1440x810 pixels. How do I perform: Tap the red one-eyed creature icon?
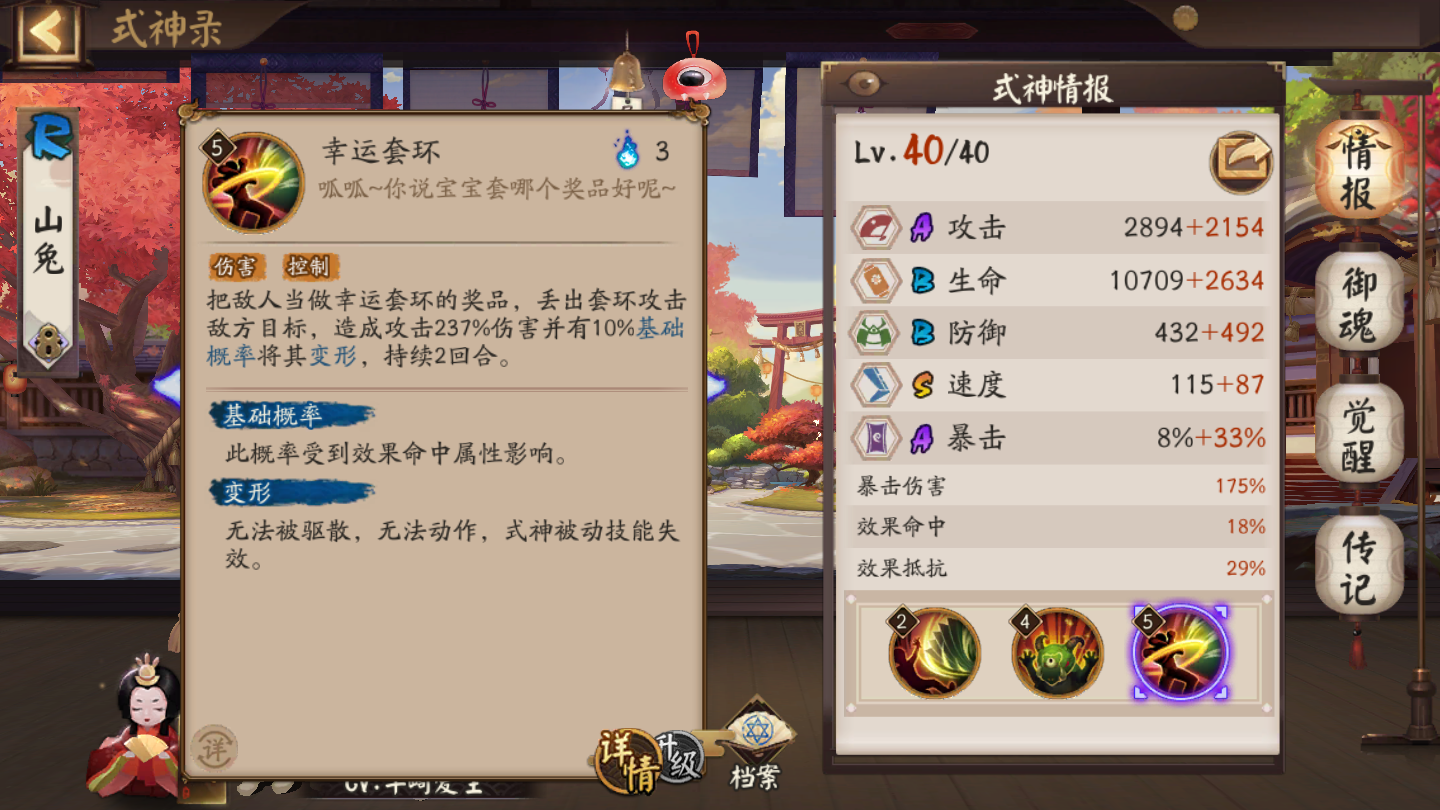[696, 76]
